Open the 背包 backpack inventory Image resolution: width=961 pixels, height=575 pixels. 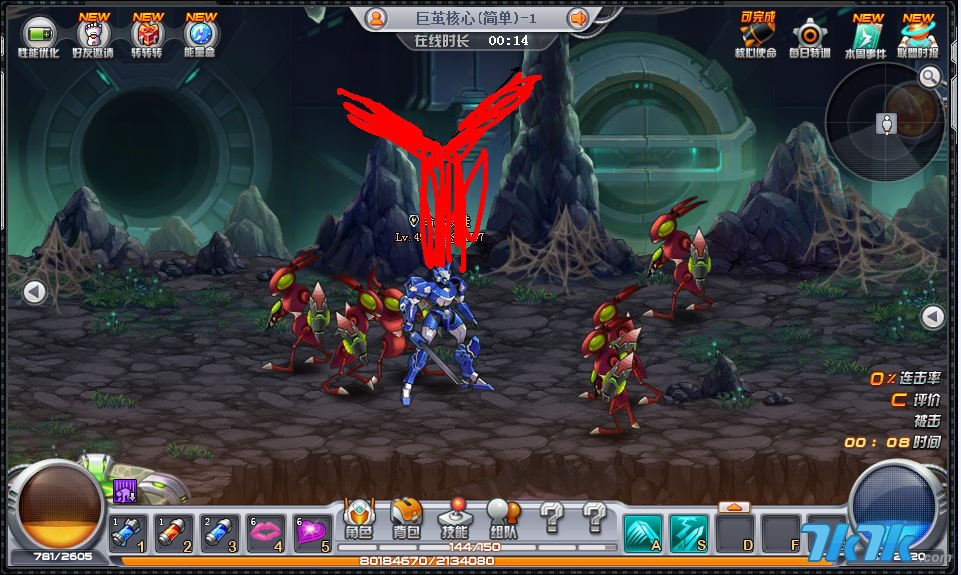[x=406, y=520]
